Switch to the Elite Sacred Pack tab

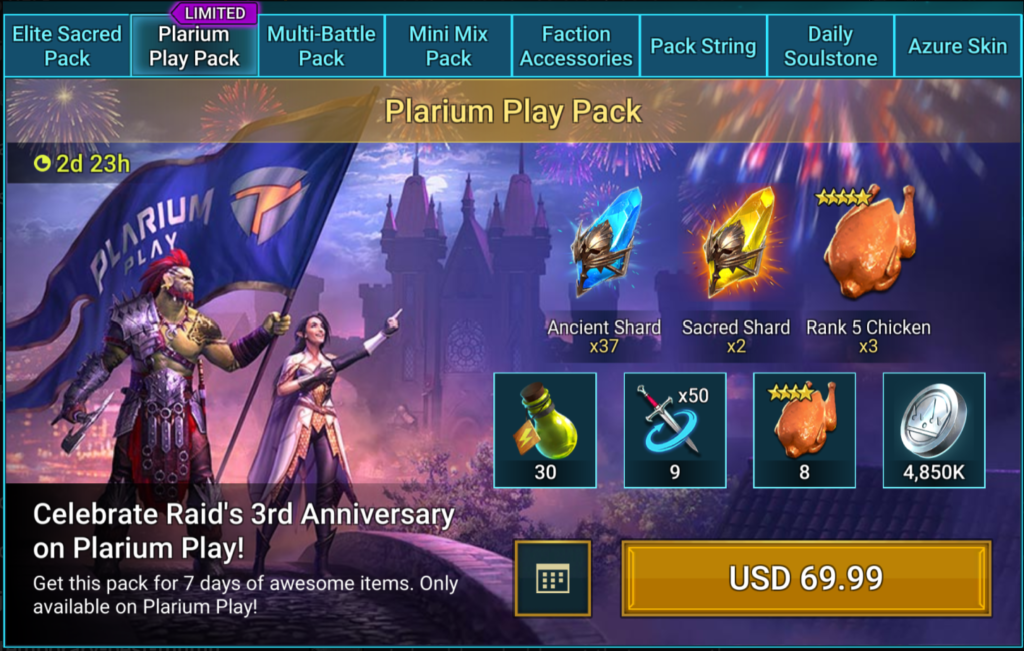click(67, 46)
